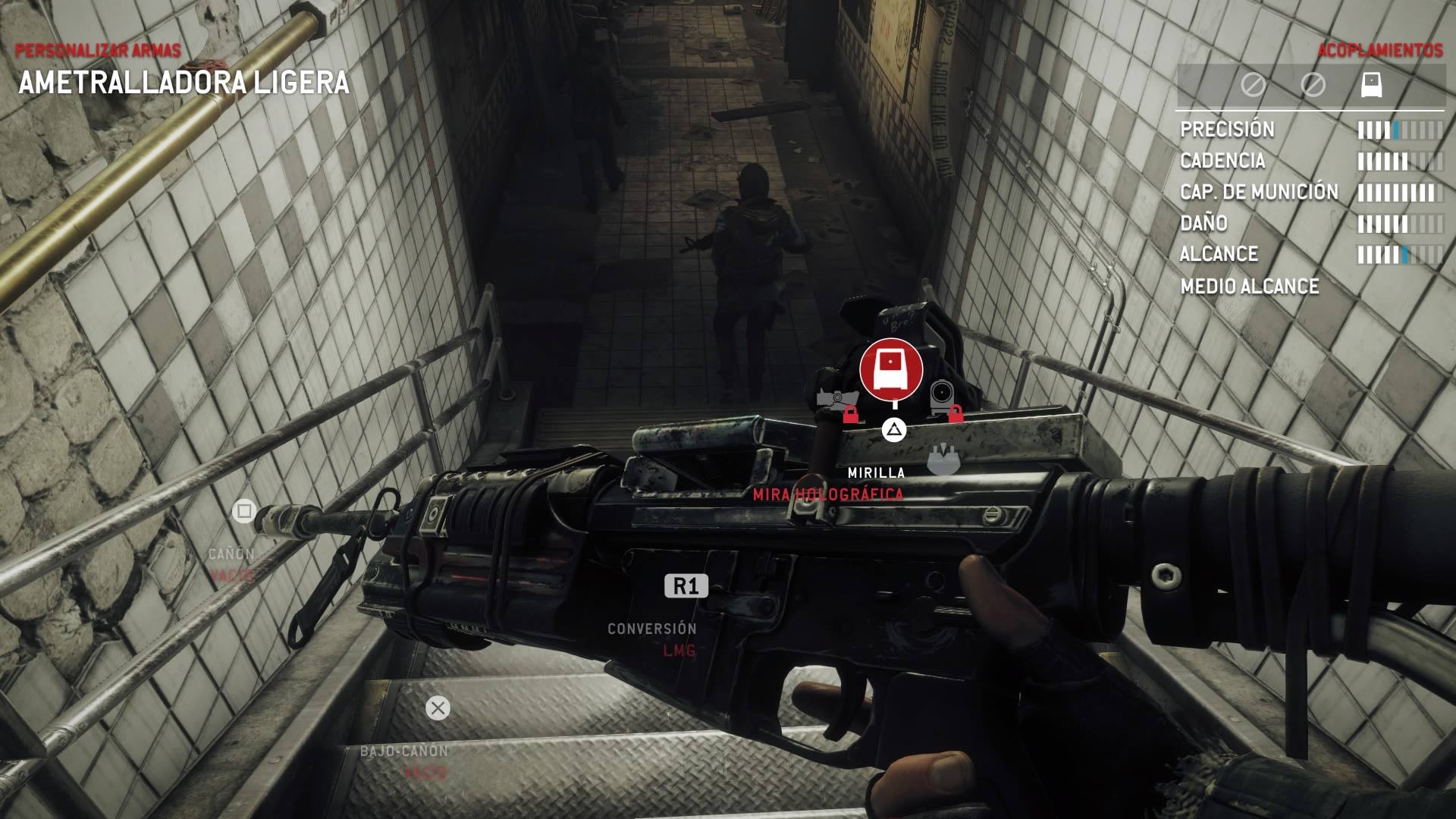This screenshot has height=819, width=1456.
Task: Select the grey iron sights option
Action: [943, 460]
